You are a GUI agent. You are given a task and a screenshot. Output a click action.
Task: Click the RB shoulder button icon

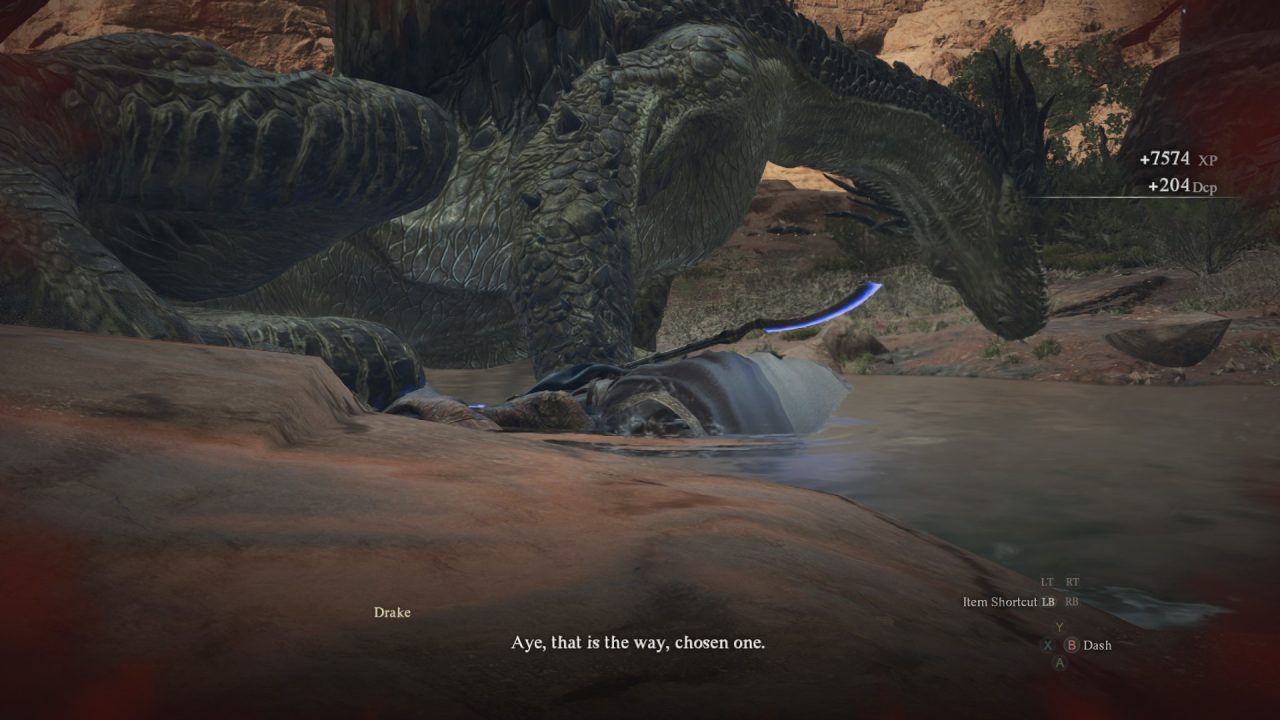coord(1072,601)
